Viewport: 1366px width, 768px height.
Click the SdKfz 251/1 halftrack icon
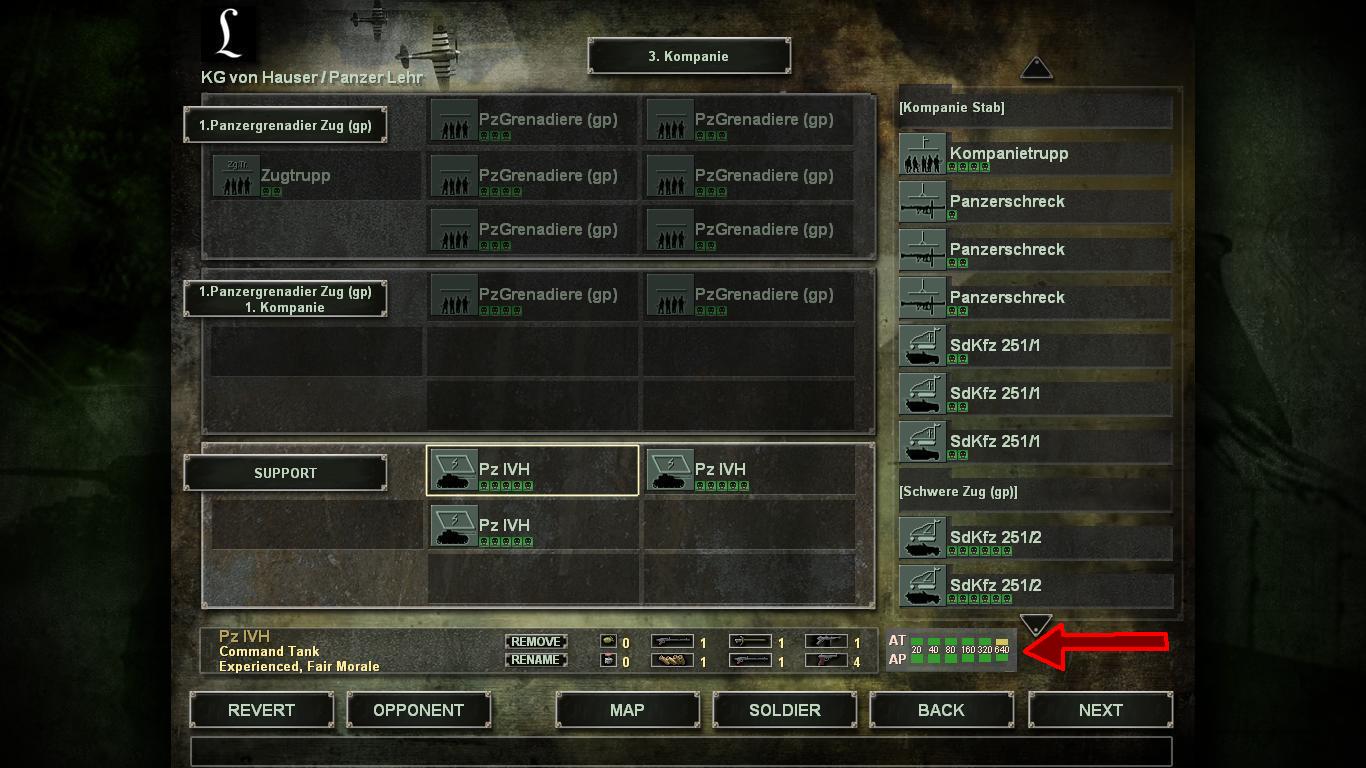pyautogui.click(x=921, y=345)
